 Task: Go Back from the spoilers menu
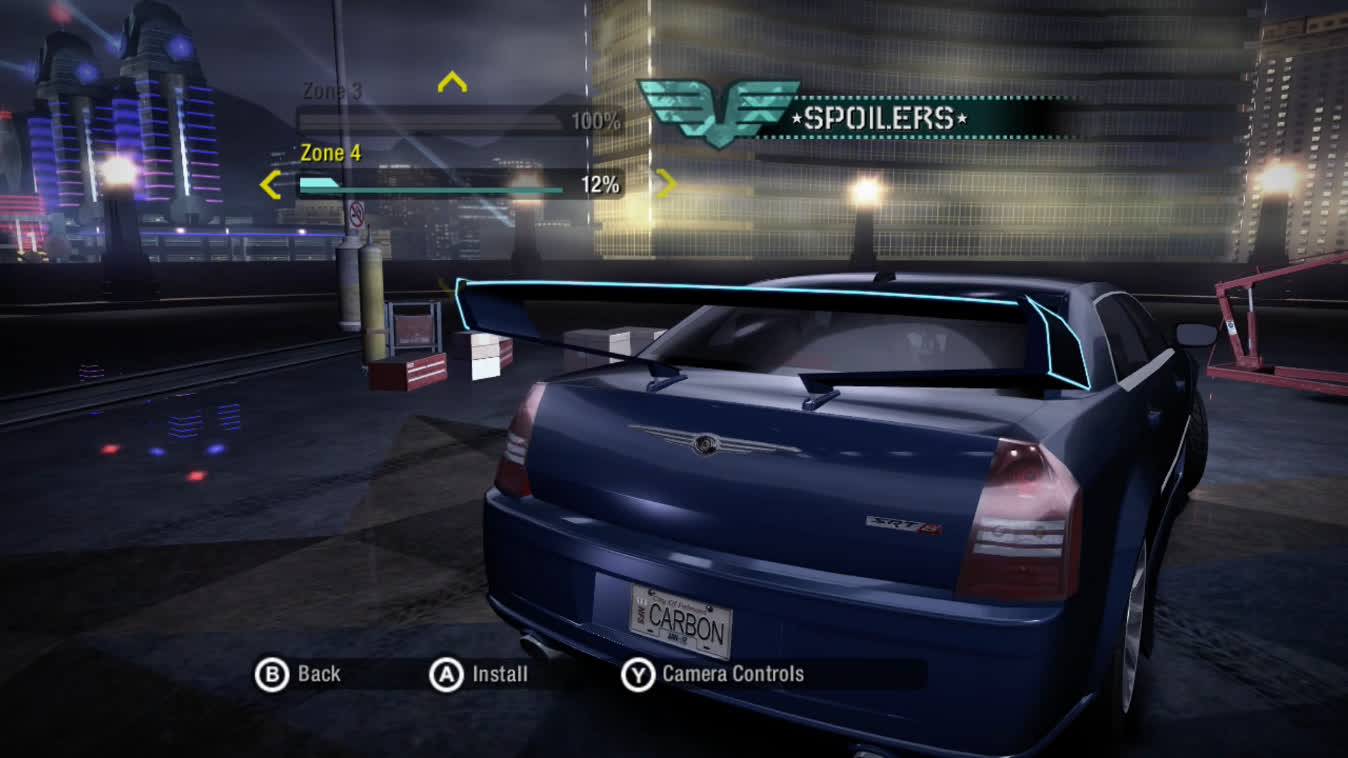(299, 675)
